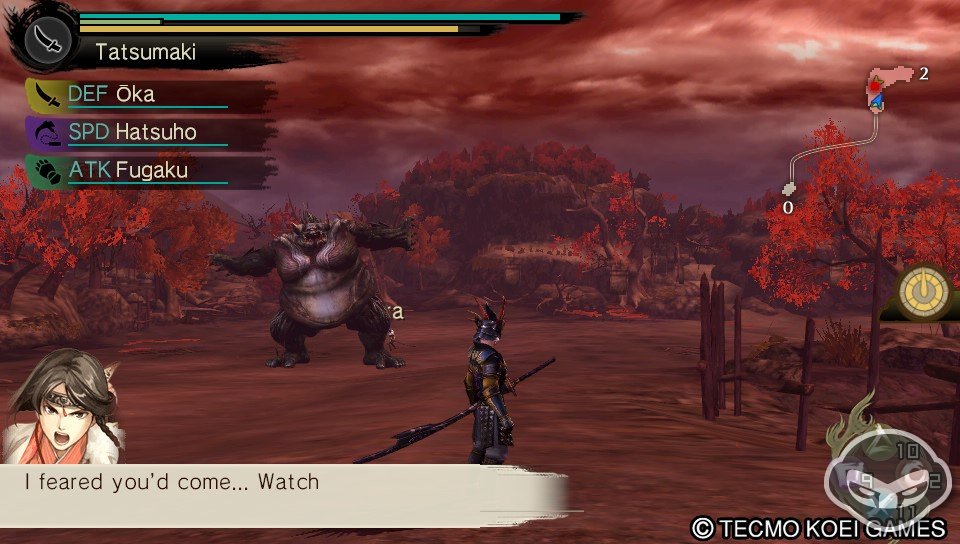Advance the "I feared you'd come" dialogue box
This screenshot has height=544, width=960.
click(285, 495)
